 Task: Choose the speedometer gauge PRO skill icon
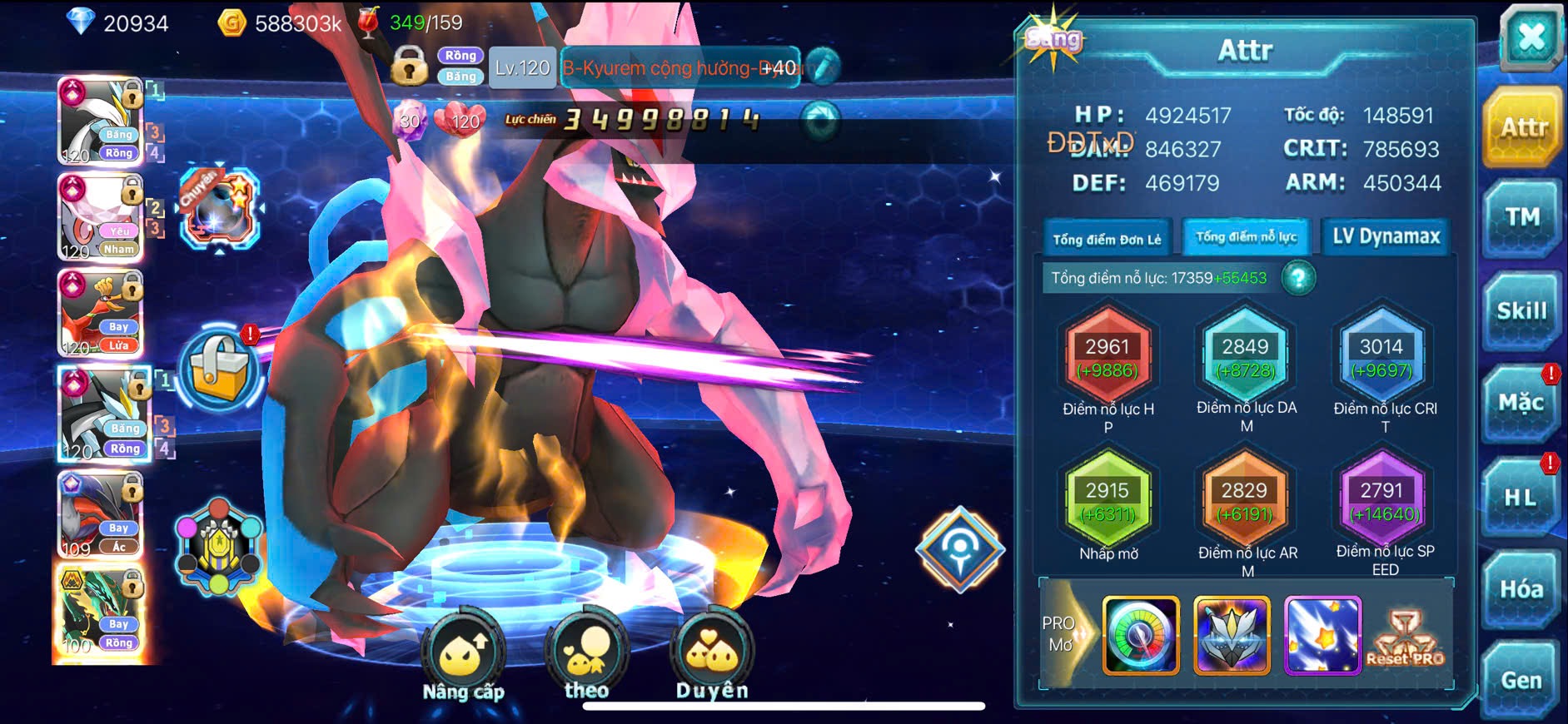1141,635
